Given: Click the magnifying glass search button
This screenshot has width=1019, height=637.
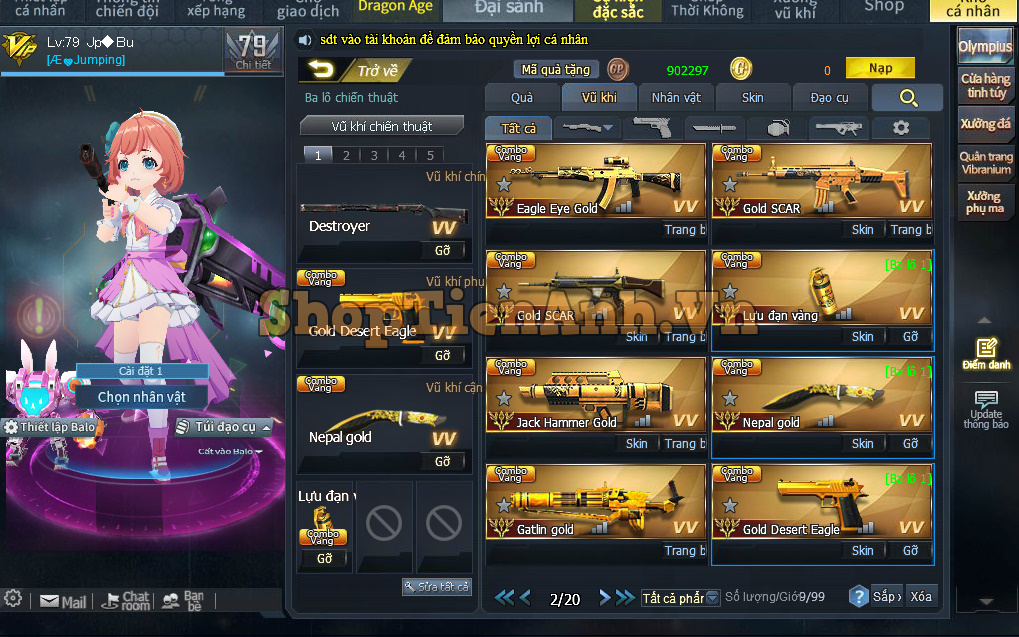Looking at the screenshot, I should [908, 97].
